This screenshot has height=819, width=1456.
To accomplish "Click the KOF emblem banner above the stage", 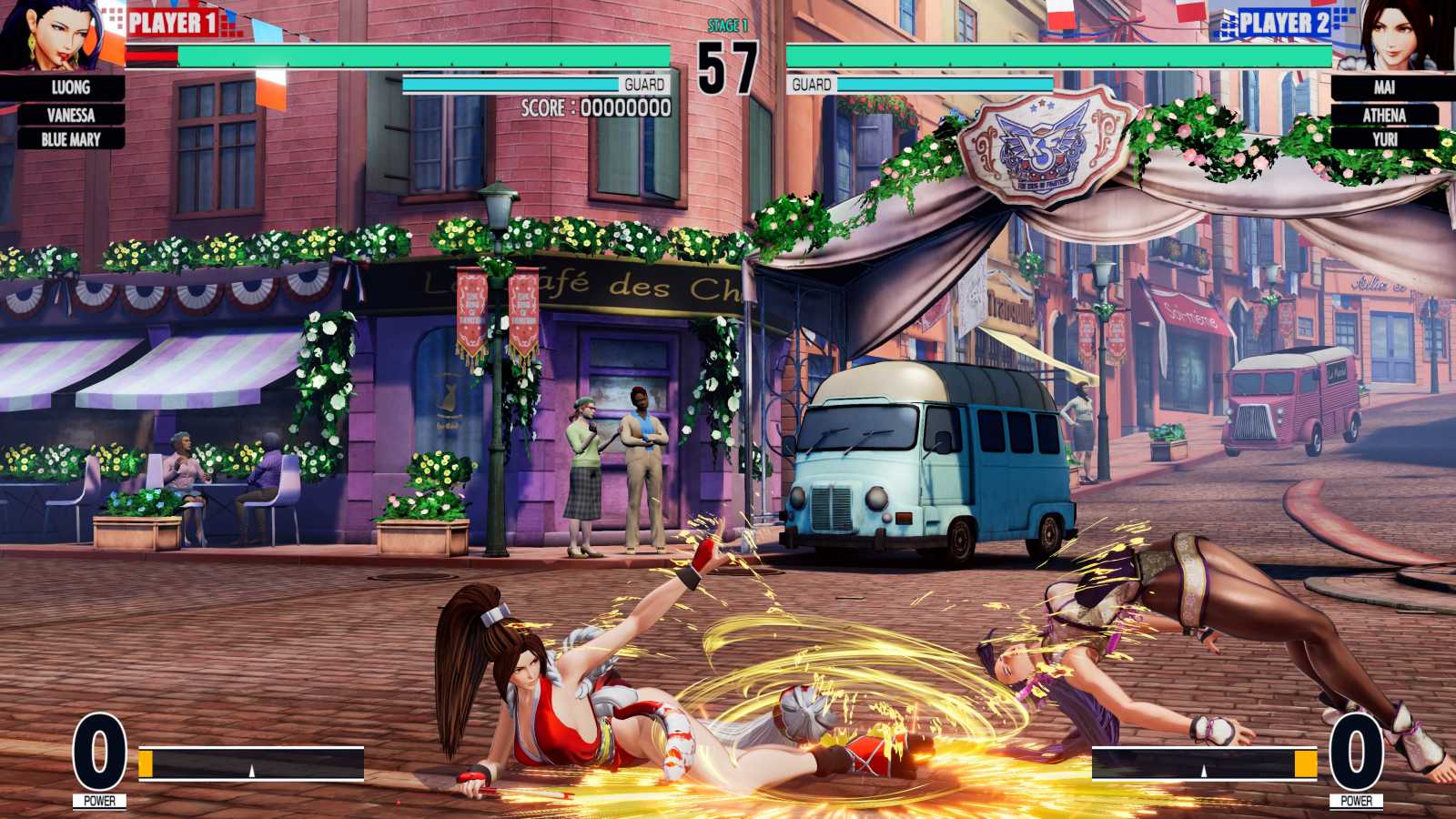I will pyautogui.click(x=1040, y=146).
